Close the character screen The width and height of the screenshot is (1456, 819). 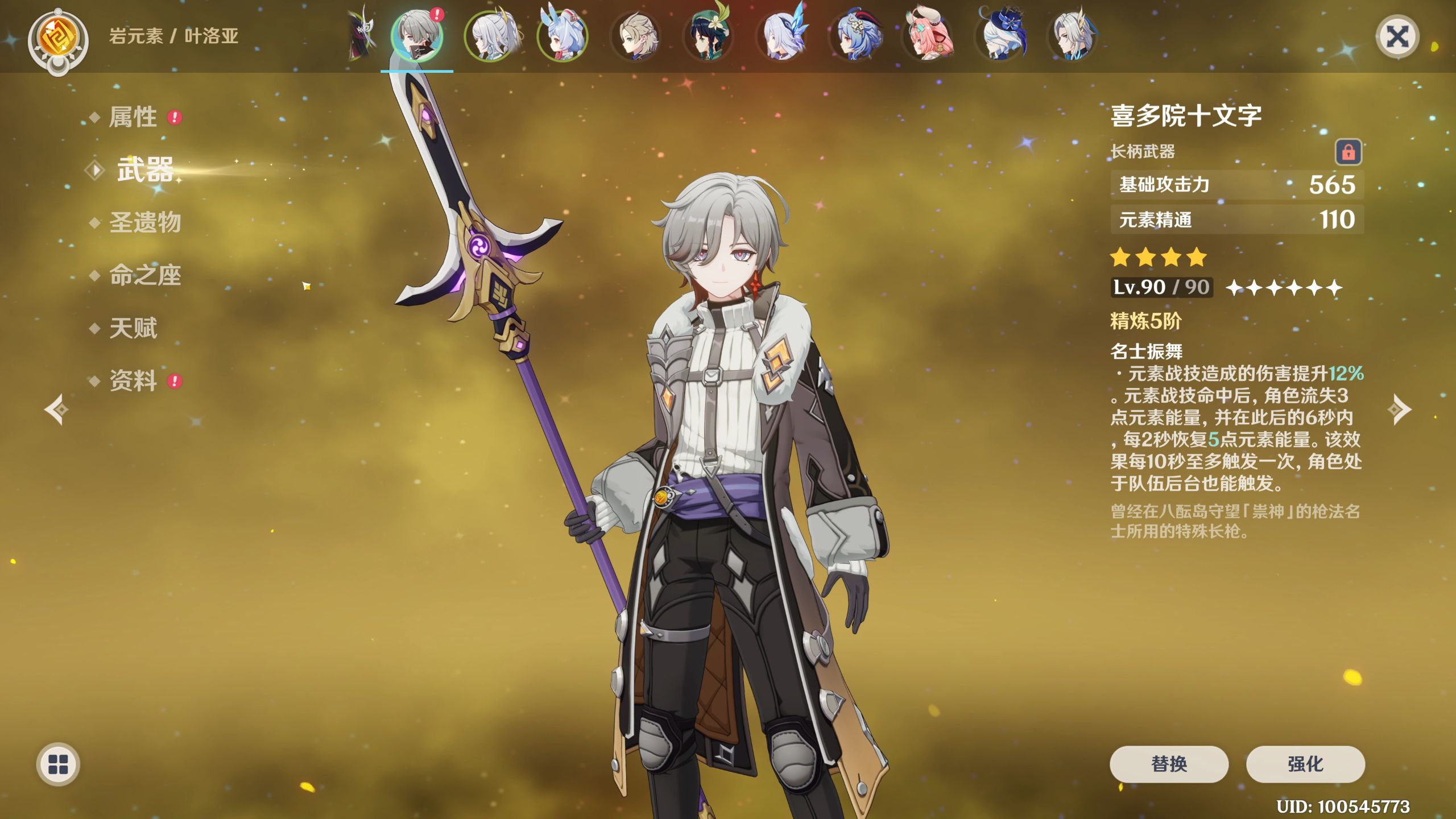point(1397,38)
